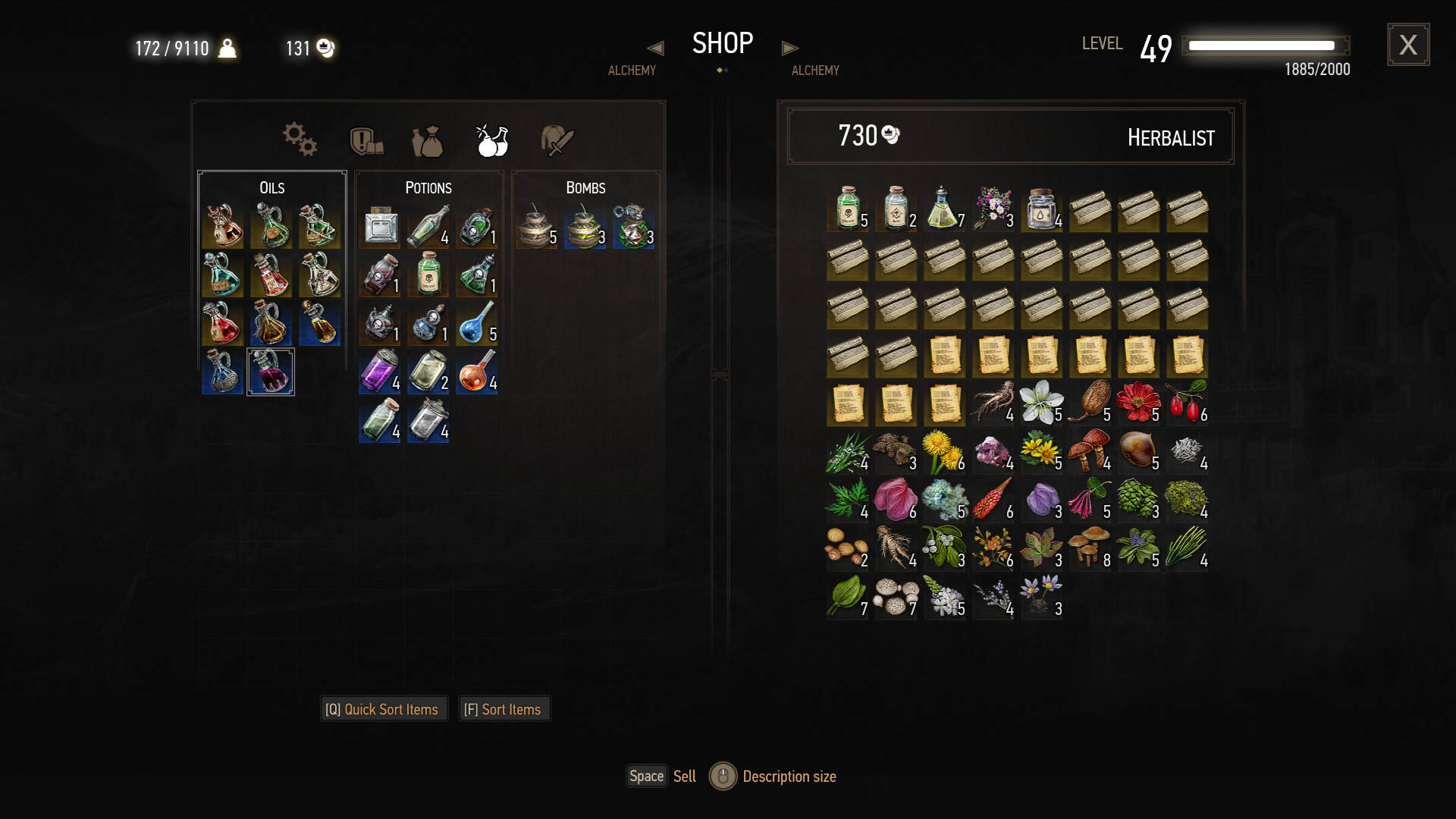Select the sack and bottle inventory tab
The width and height of the screenshot is (1456, 819).
[x=428, y=142]
